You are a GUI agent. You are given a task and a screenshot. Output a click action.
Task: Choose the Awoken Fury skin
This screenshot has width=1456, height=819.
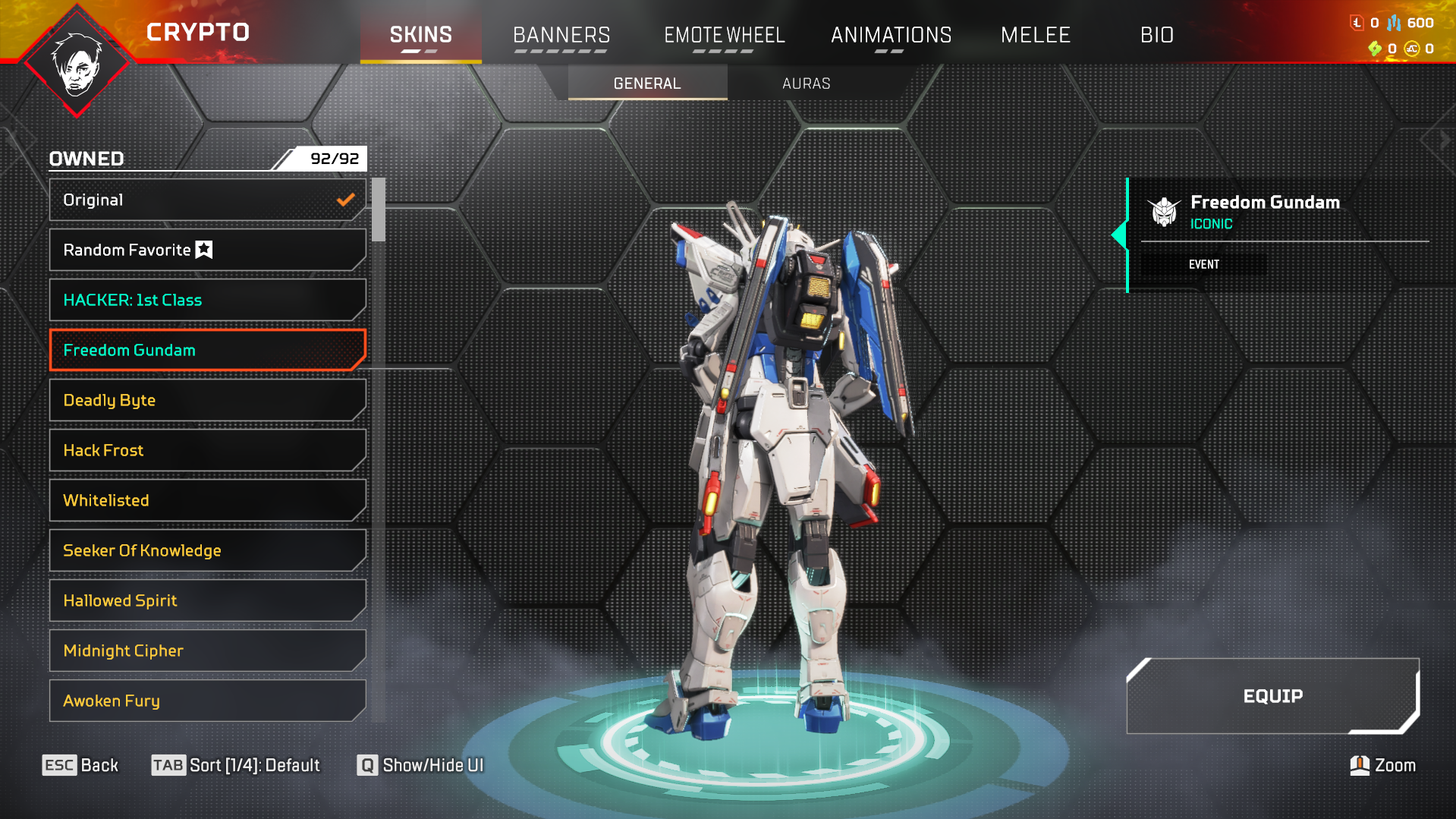(207, 701)
